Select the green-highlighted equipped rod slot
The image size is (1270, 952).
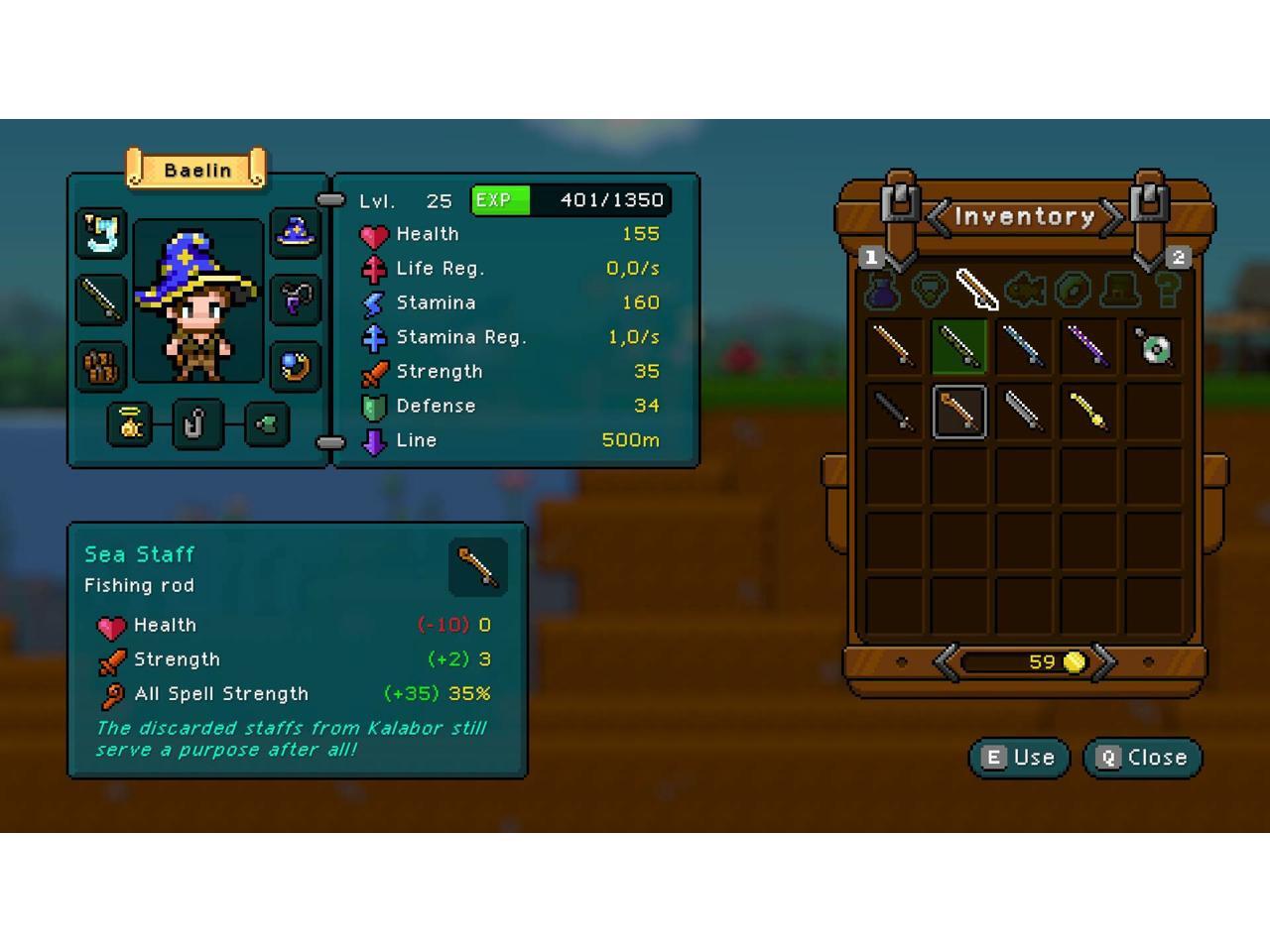click(x=959, y=346)
